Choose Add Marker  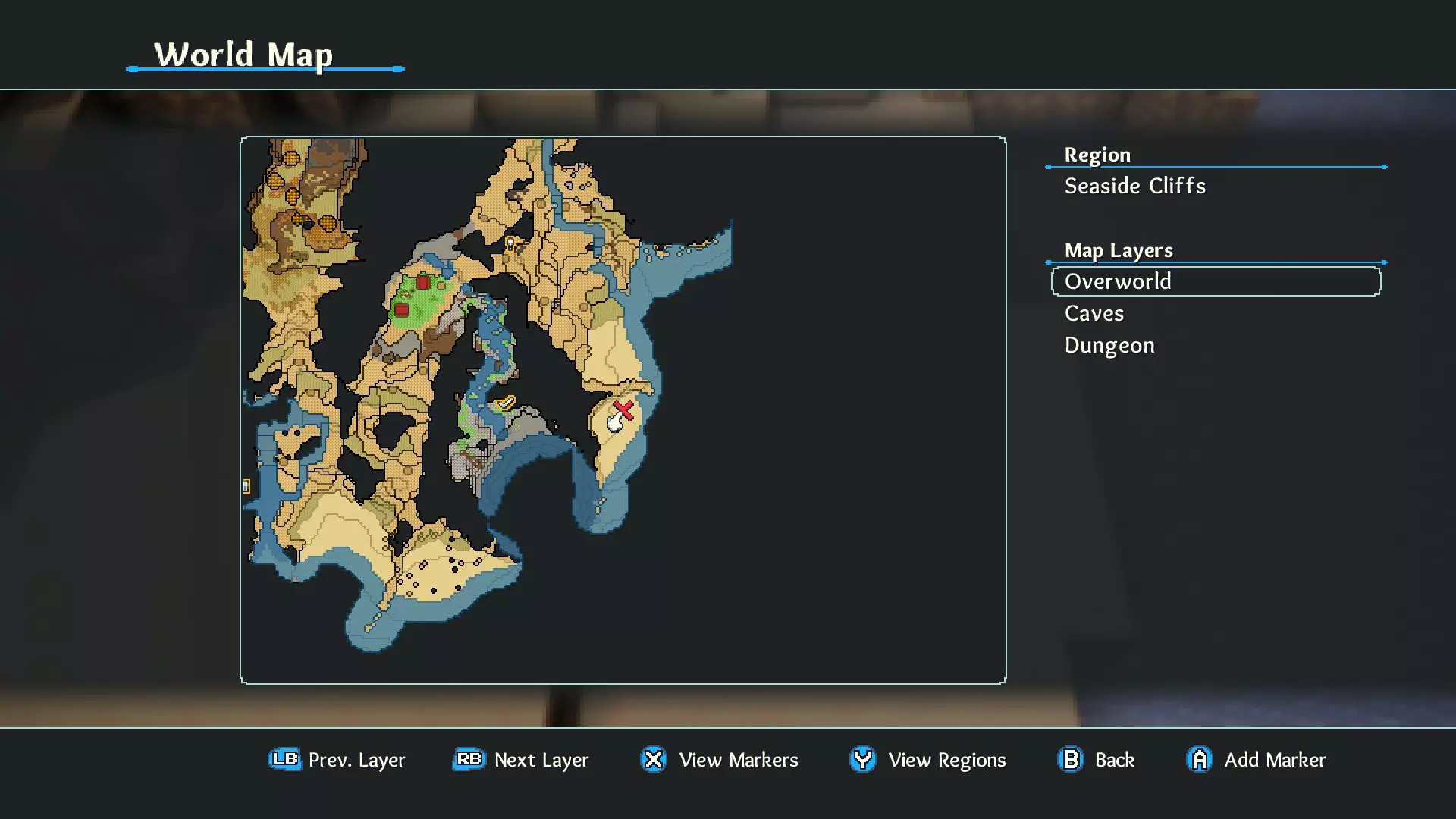(x=1256, y=759)
